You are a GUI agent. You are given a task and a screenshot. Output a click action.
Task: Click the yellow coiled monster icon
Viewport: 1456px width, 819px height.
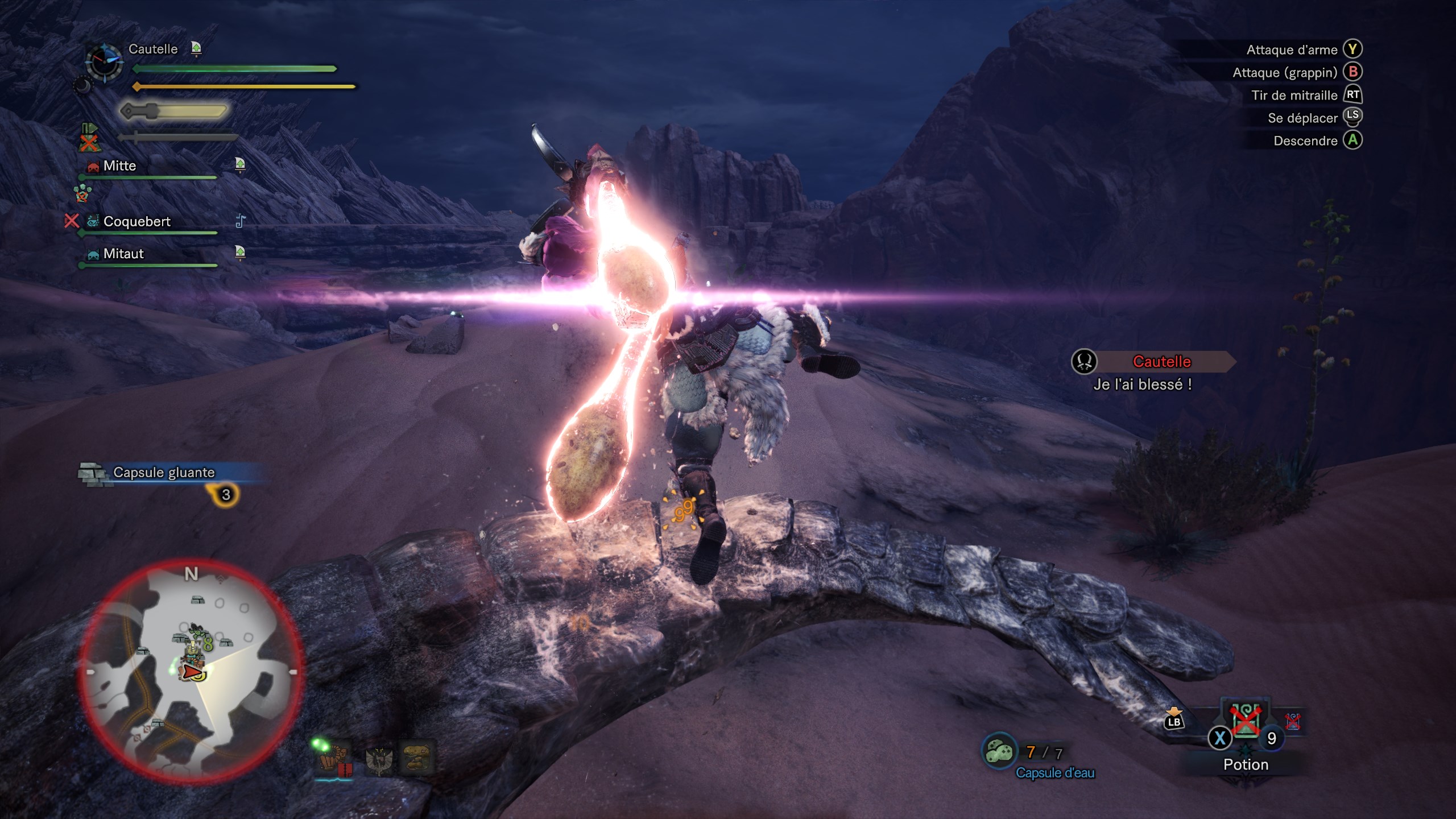coord(417,756)
